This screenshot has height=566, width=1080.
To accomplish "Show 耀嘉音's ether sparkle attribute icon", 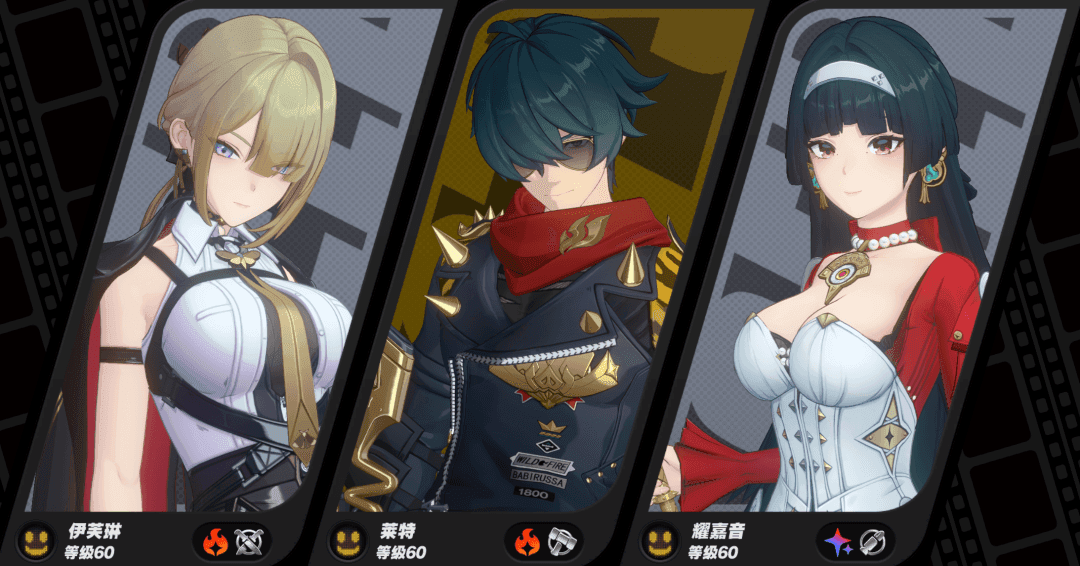I will click(x=838, y=542).
